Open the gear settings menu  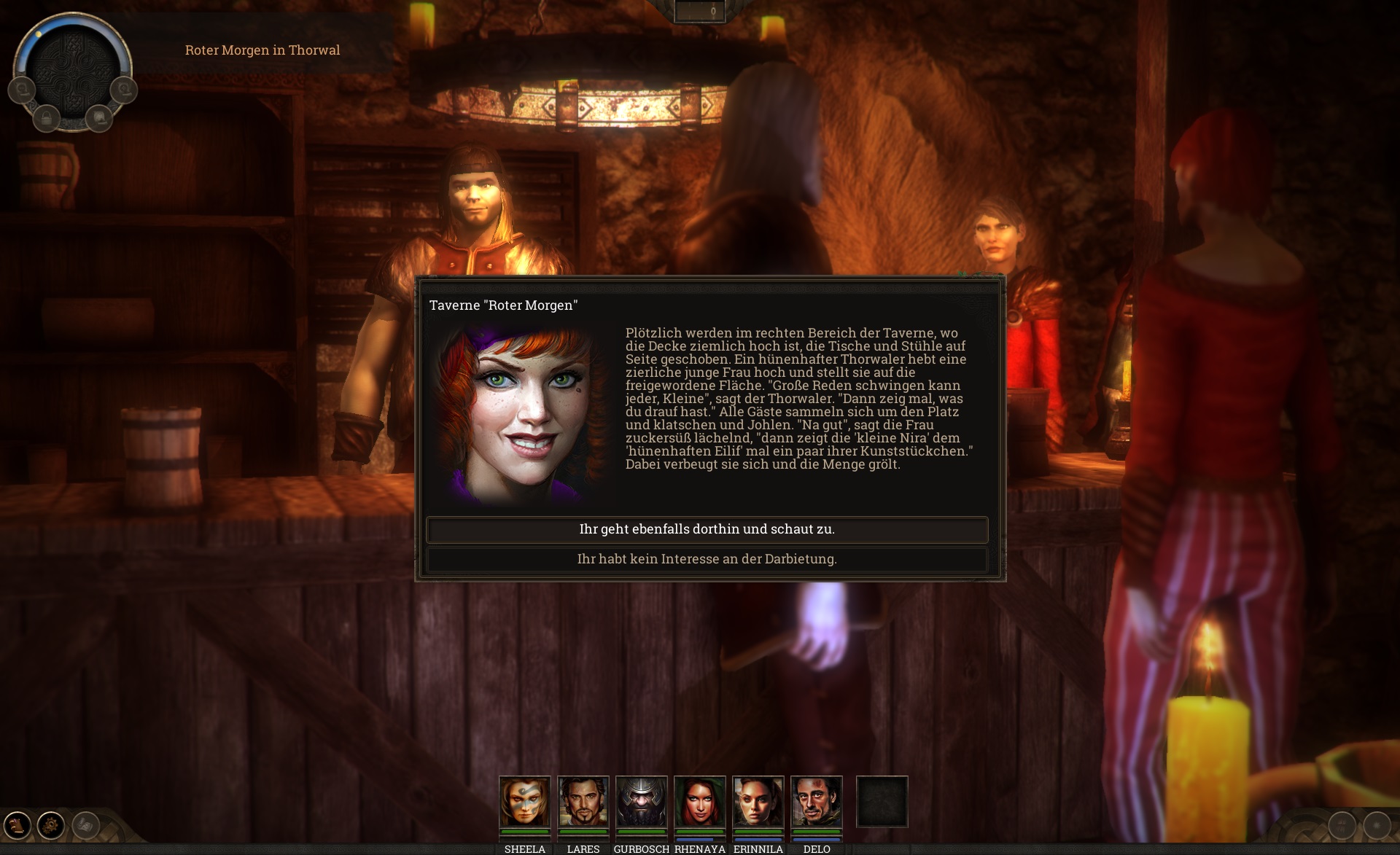(51, 825)
